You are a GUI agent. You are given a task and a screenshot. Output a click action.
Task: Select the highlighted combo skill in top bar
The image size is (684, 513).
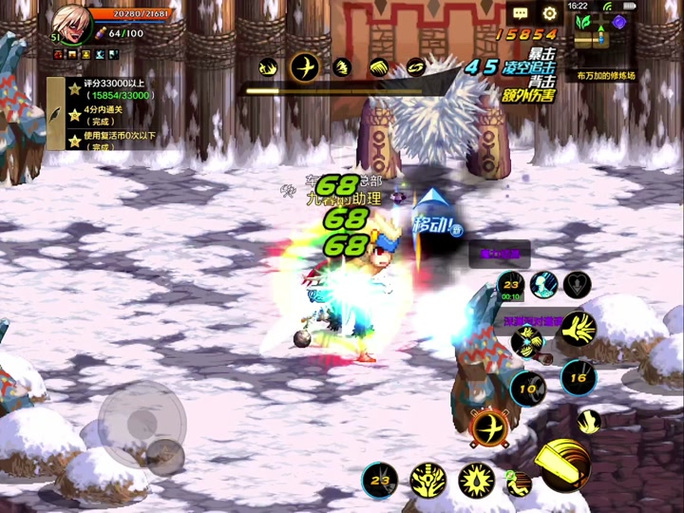[x=304, y=67]
